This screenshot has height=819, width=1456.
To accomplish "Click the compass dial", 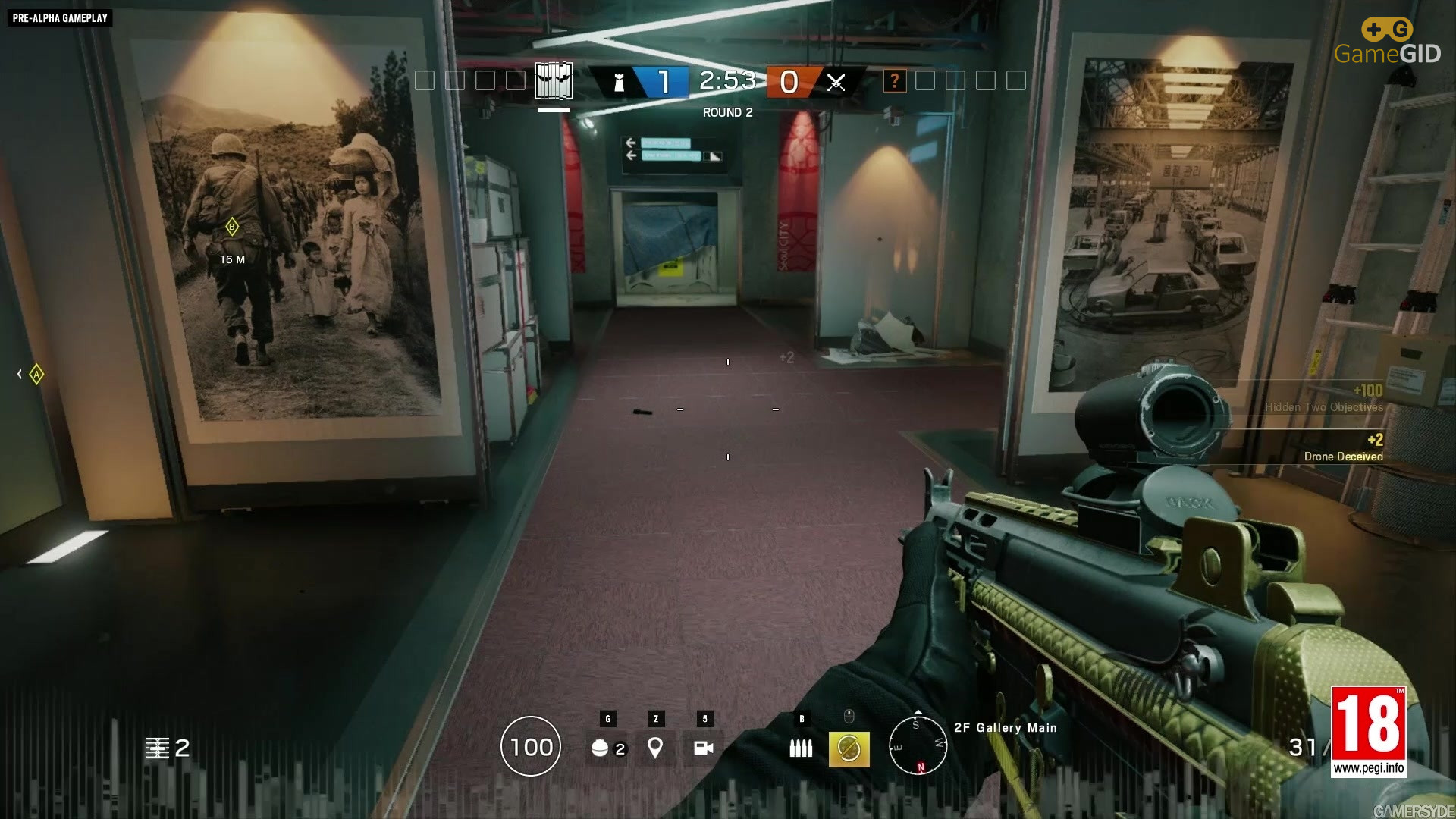I will [x=918, y=745].
